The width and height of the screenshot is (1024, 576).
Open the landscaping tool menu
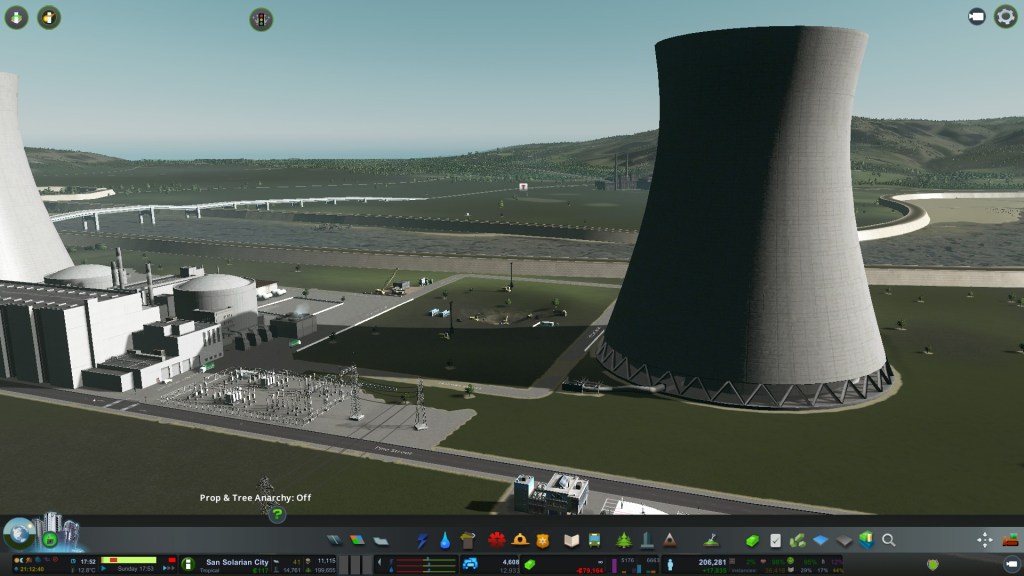[x=712, y=540]
